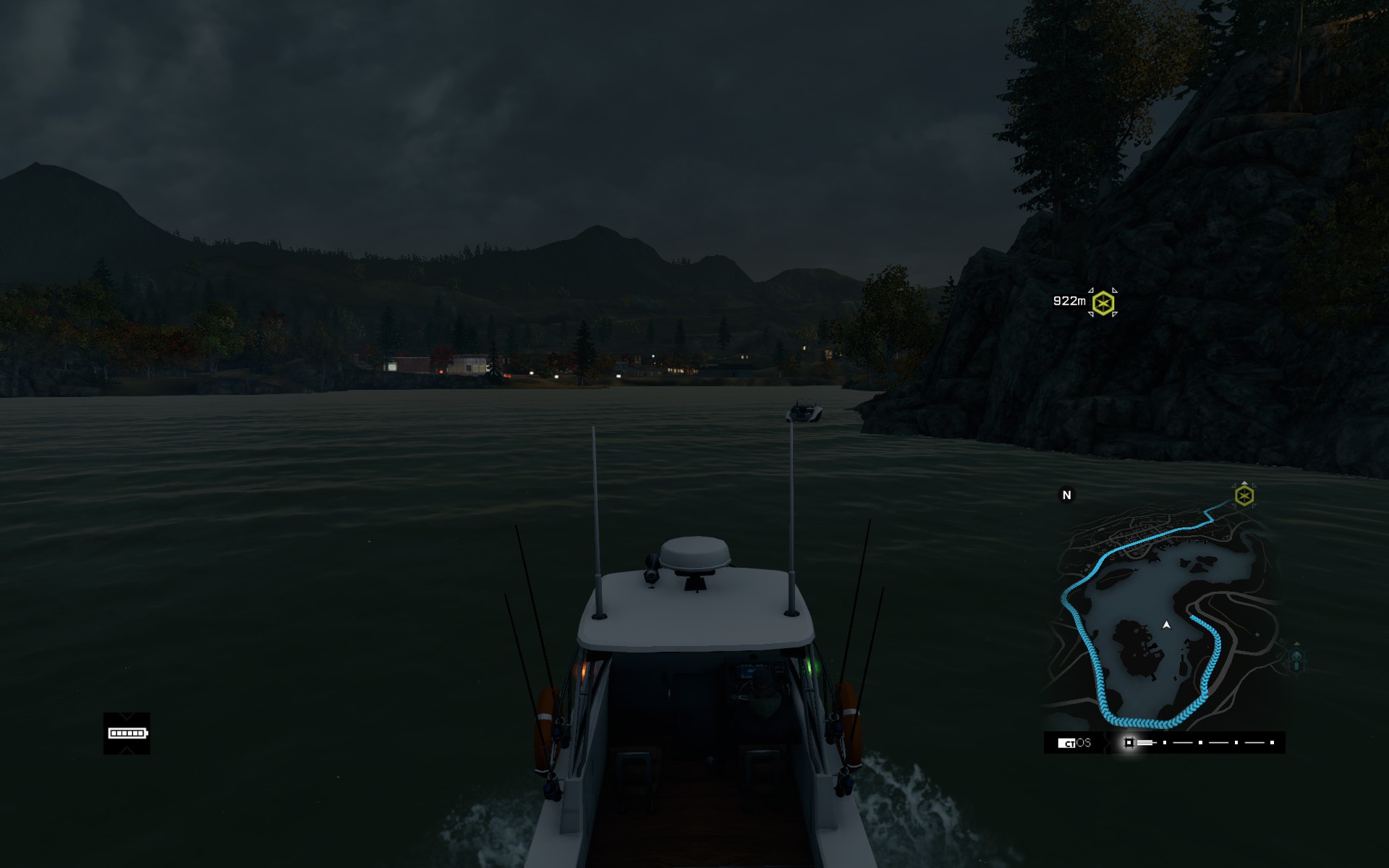Click the glowing square heat level indicator
This screenshot has width=1389, height=868.
1129,743
